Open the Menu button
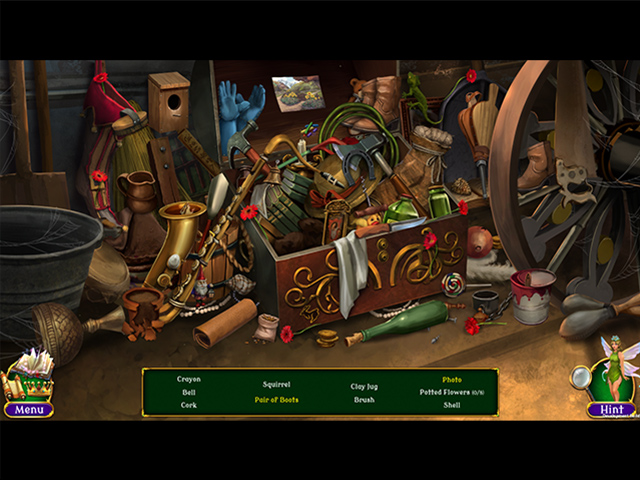Image resolution: width=640 pixels, height=480 pixels. 28,409
